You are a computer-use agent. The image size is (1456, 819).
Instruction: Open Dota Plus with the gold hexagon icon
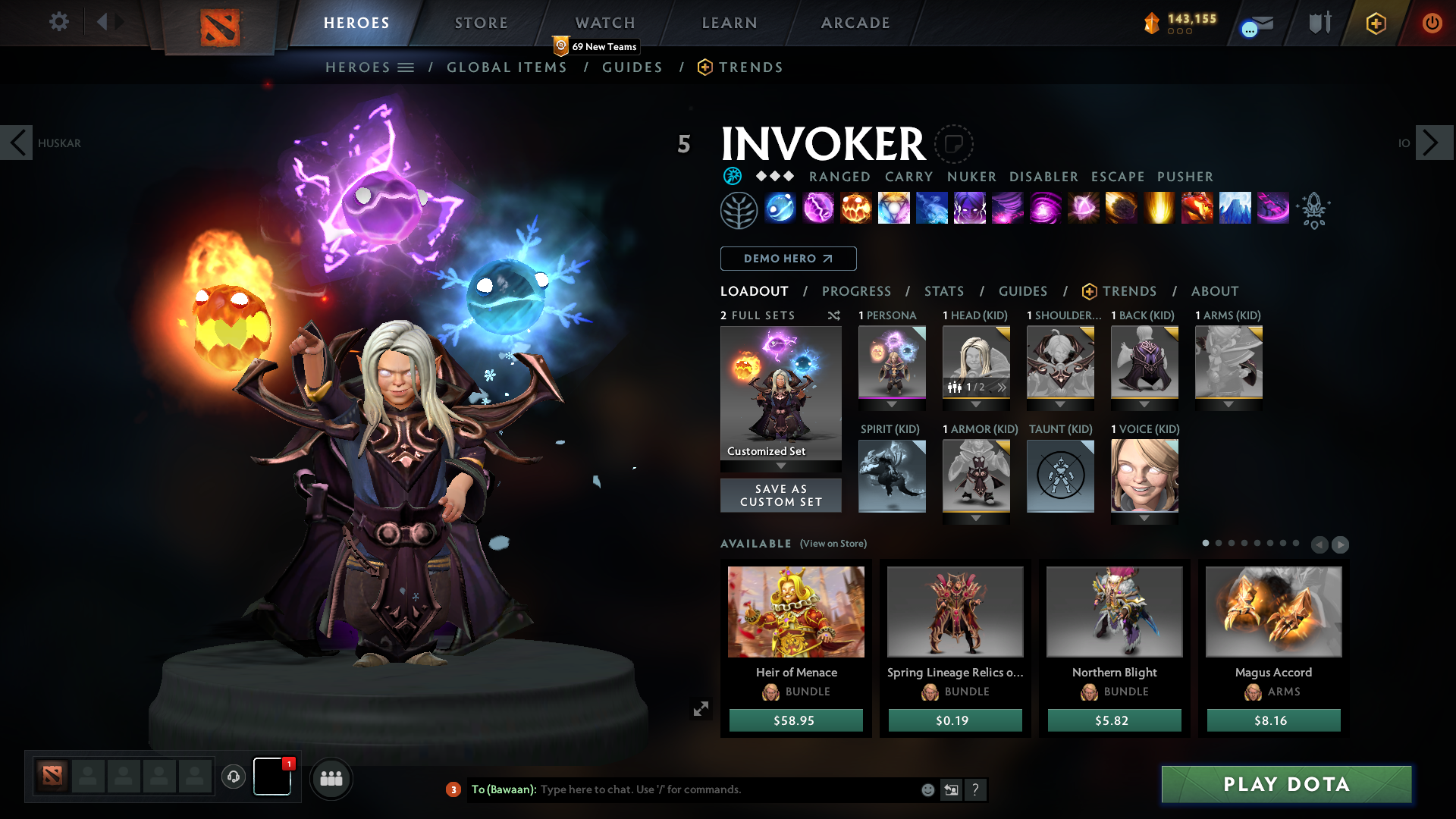point(1375,24)
